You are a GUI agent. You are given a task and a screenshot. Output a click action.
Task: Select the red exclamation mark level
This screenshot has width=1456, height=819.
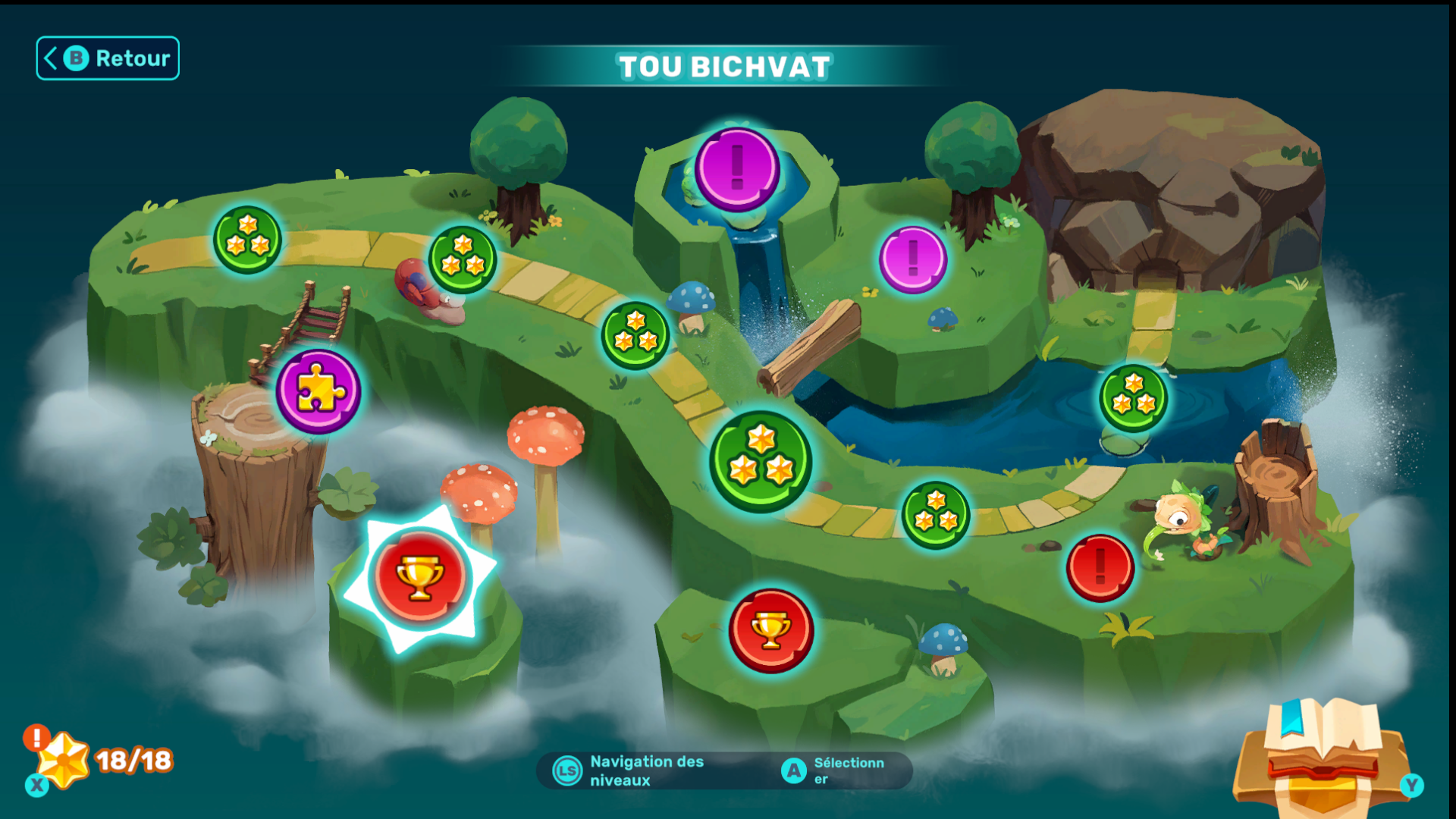click(1100, 568)
